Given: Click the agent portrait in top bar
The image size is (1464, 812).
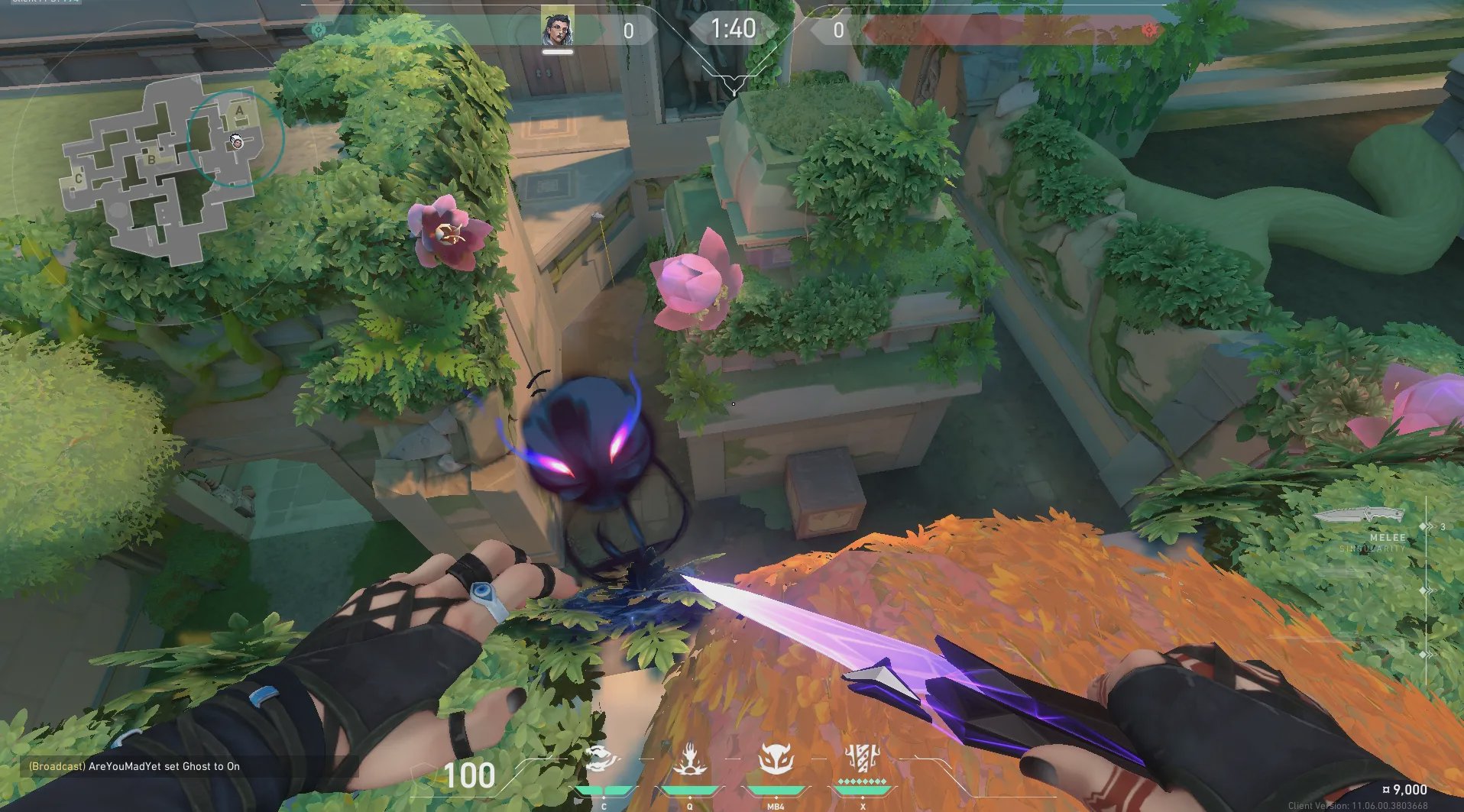Looking at the screenshot, I should [x=558, y=29].
